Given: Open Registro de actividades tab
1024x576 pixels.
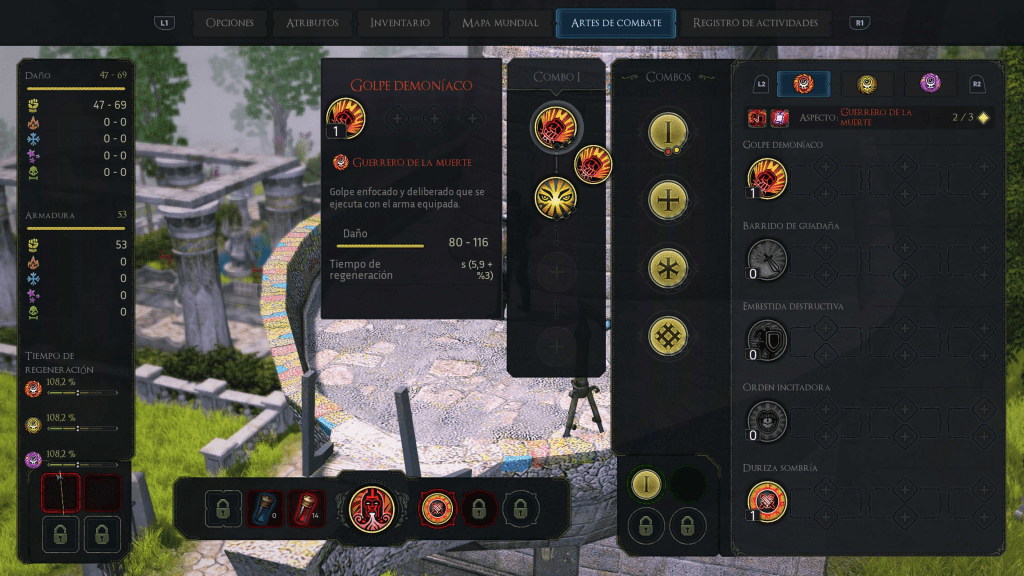Looking at the screenshot, I should coord(755,23).
